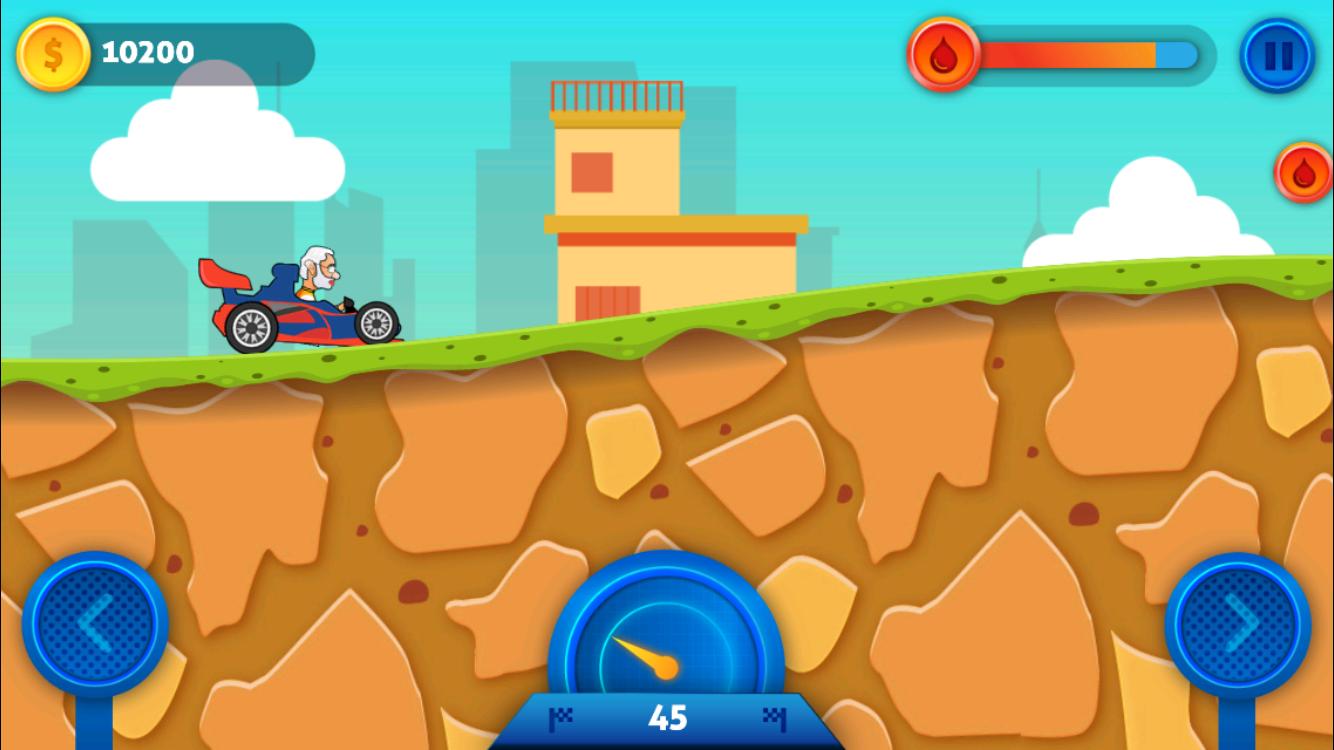Collect the floating fuel canister pickup
This screenshot has width=1334, height=750.
[x=1303, y=172]
